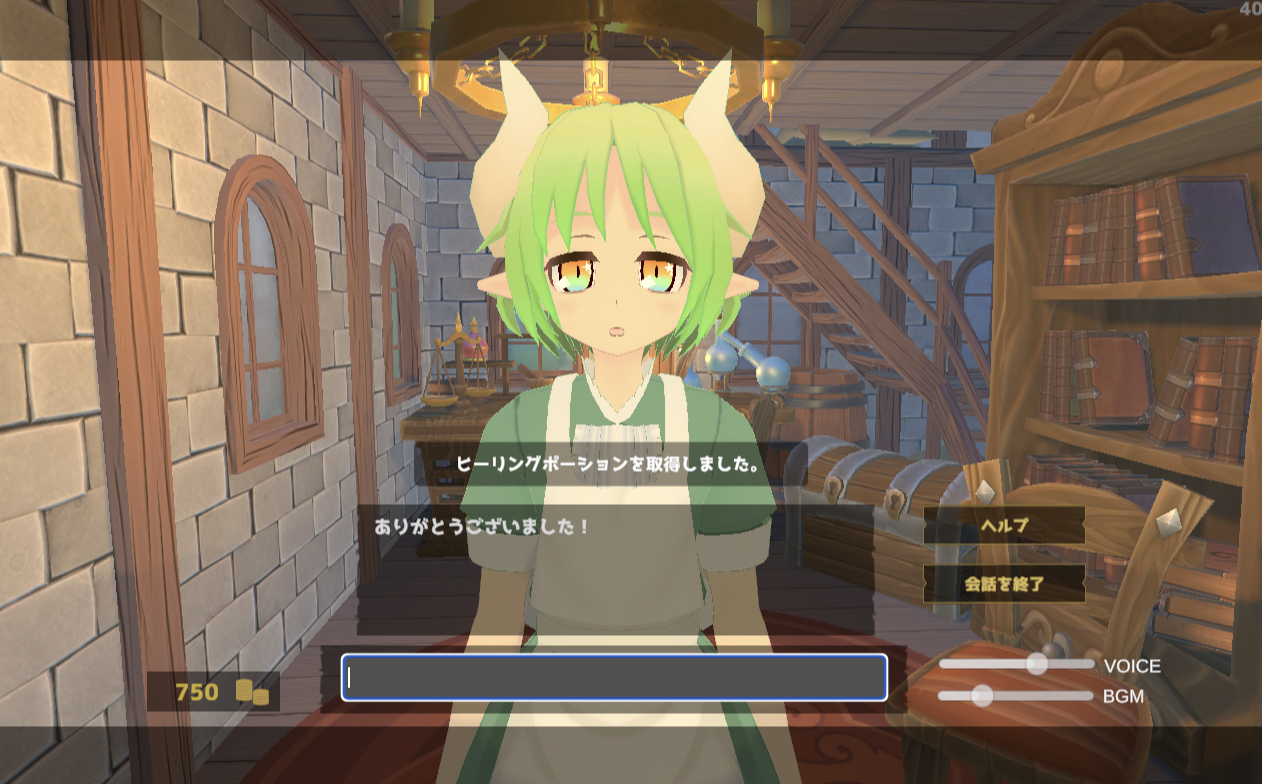This screenshot has width=1262, height=784.
Task: End the conversation with 会話を終了
Action: 1003,584
